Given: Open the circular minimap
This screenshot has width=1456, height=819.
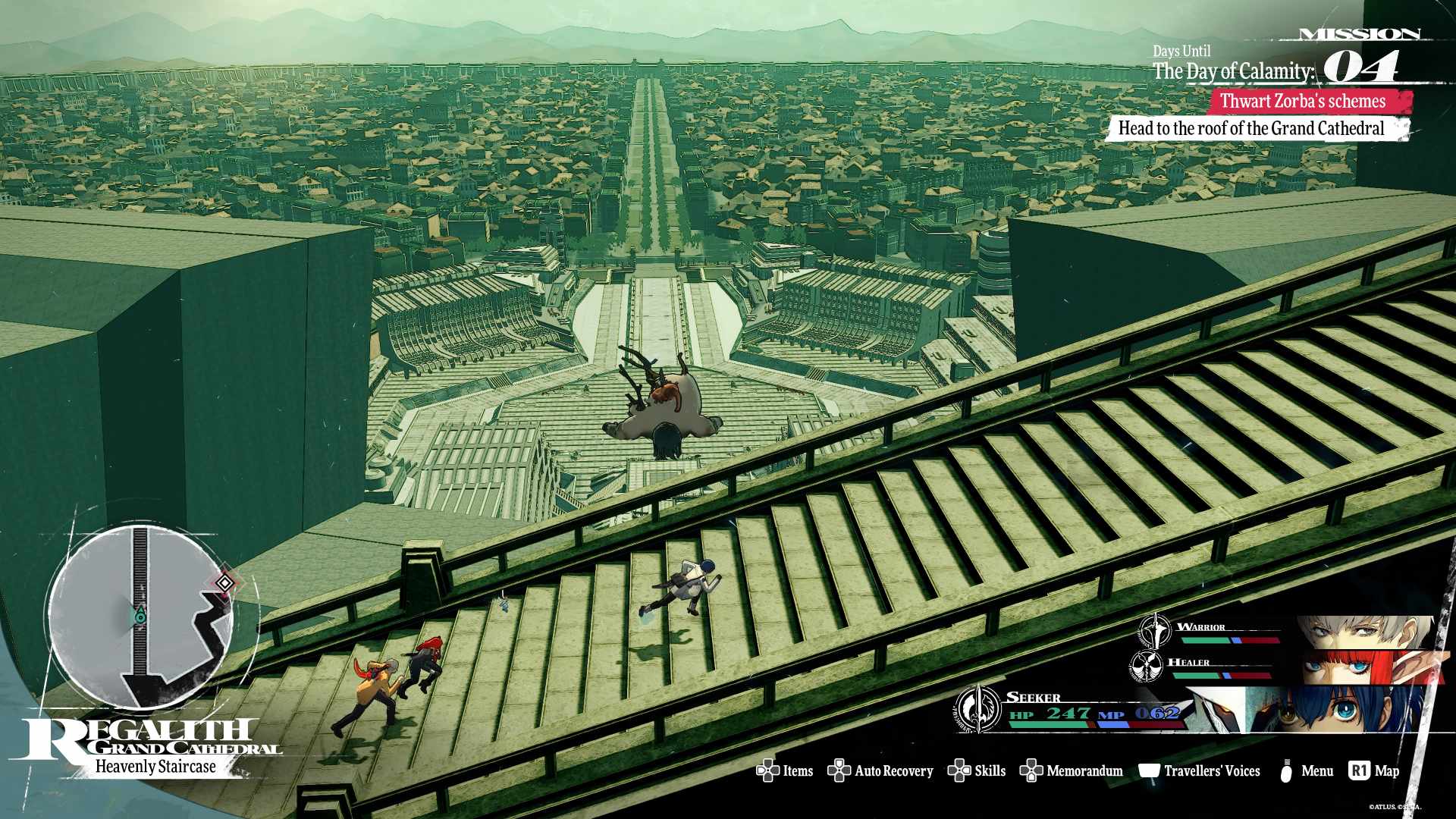Looking at the screenshot, I should coord(141,616).
